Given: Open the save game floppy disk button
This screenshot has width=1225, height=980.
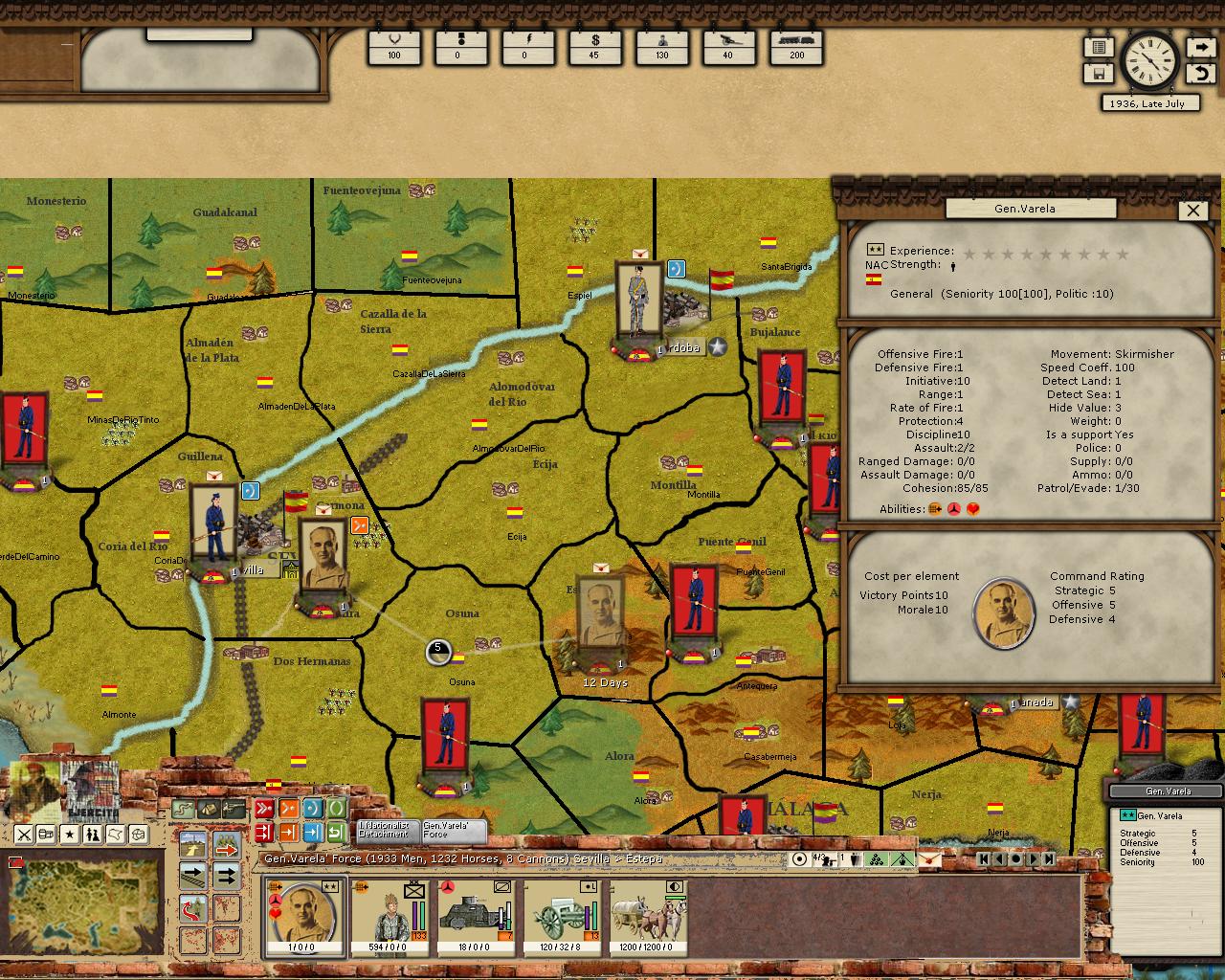Looking at the screenshot, I should tap(1099, 73).
